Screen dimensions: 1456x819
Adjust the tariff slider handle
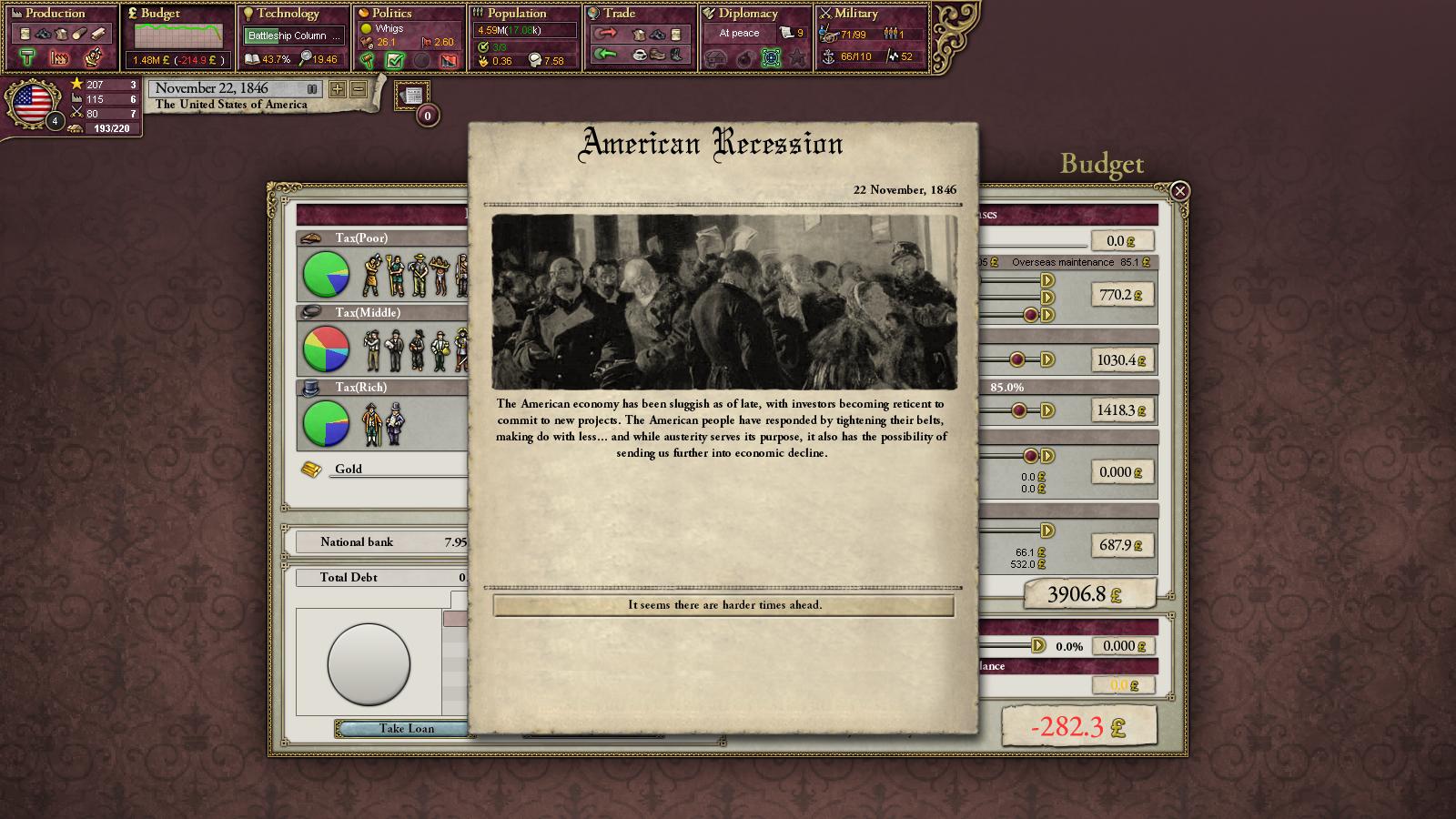click(x=1038, y=646)
